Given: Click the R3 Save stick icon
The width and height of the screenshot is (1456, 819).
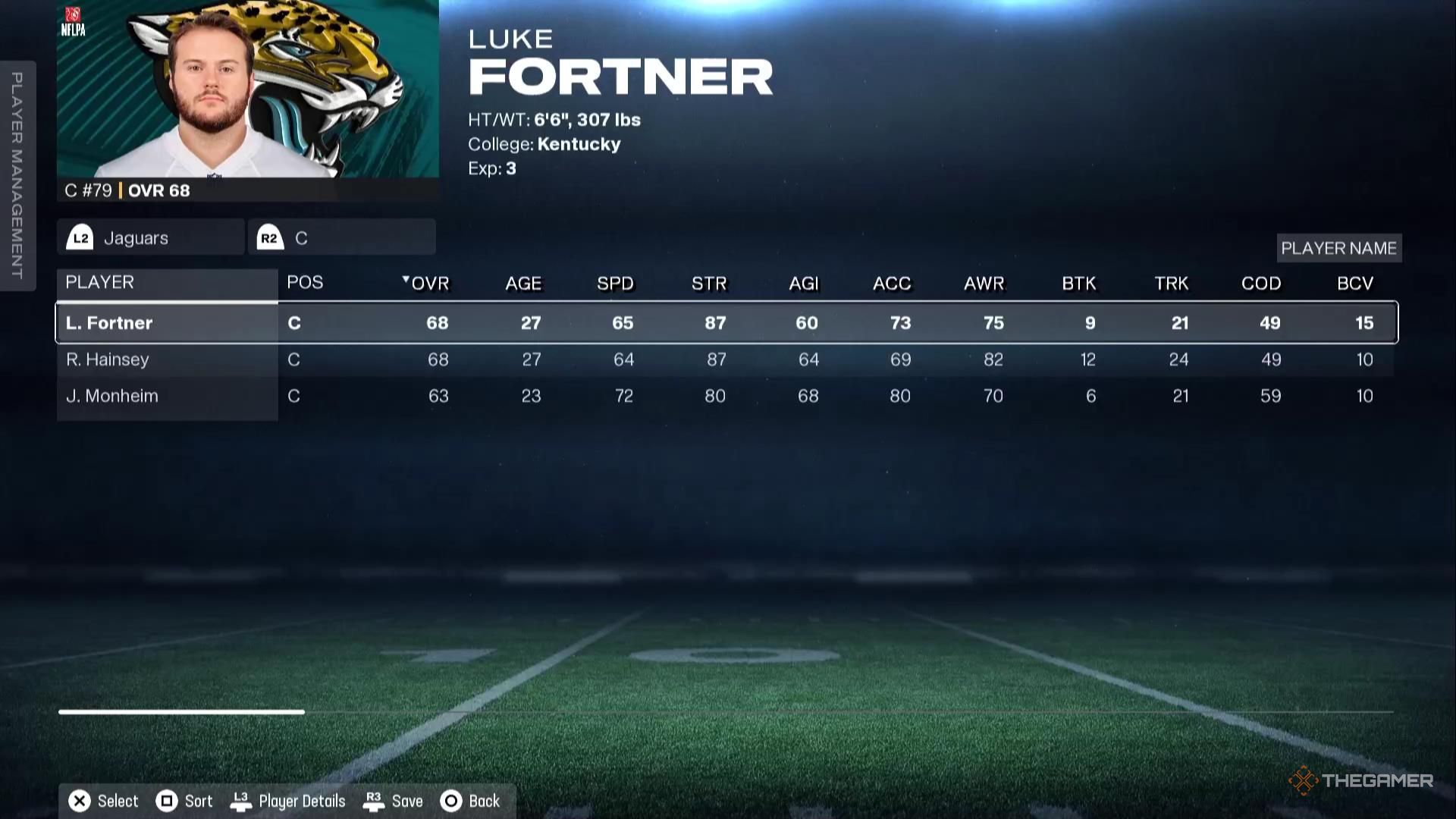Looking at the screenshot, I should pos(373,800).
